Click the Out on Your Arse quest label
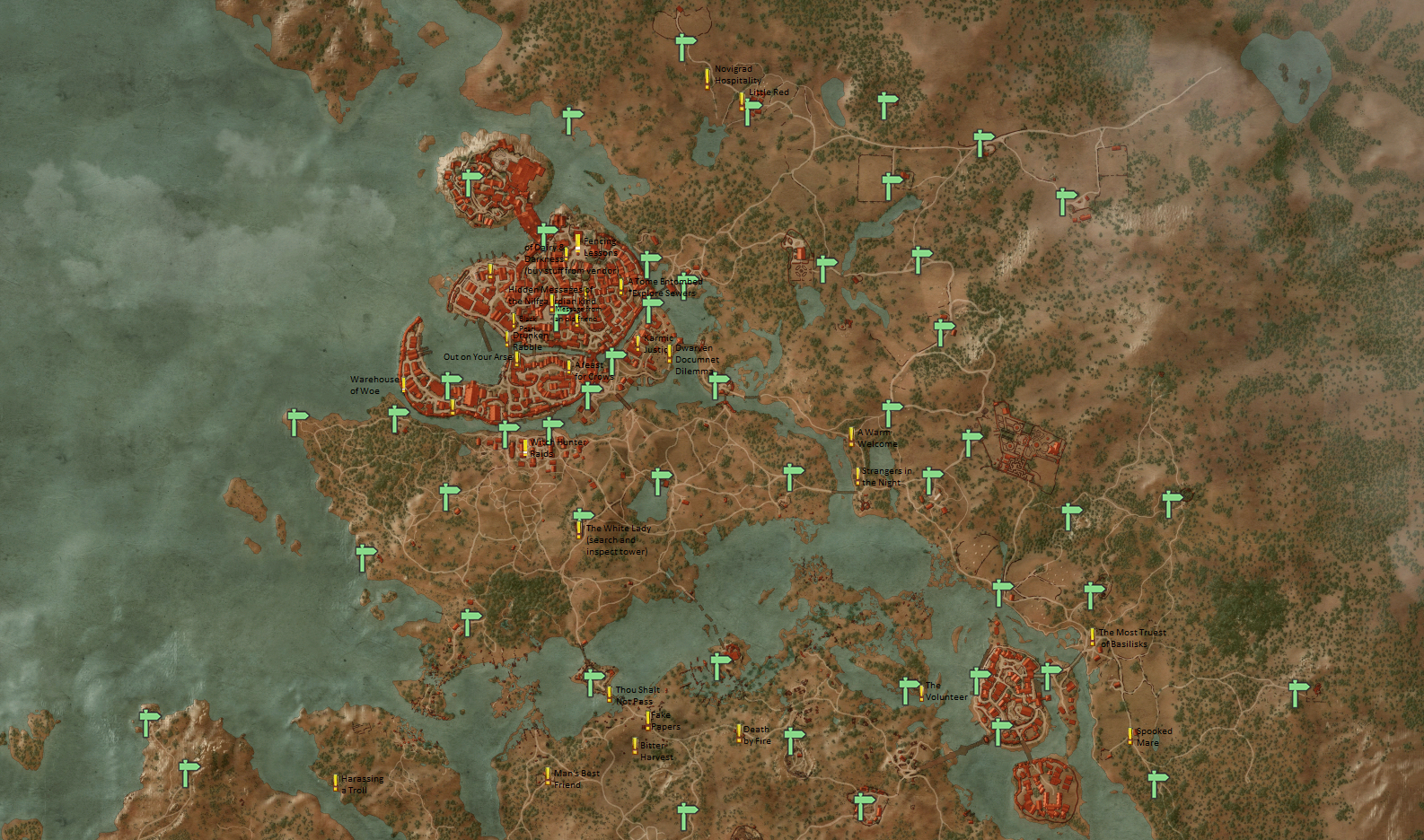Screen dimensions: 1424x840 [477, 356]
